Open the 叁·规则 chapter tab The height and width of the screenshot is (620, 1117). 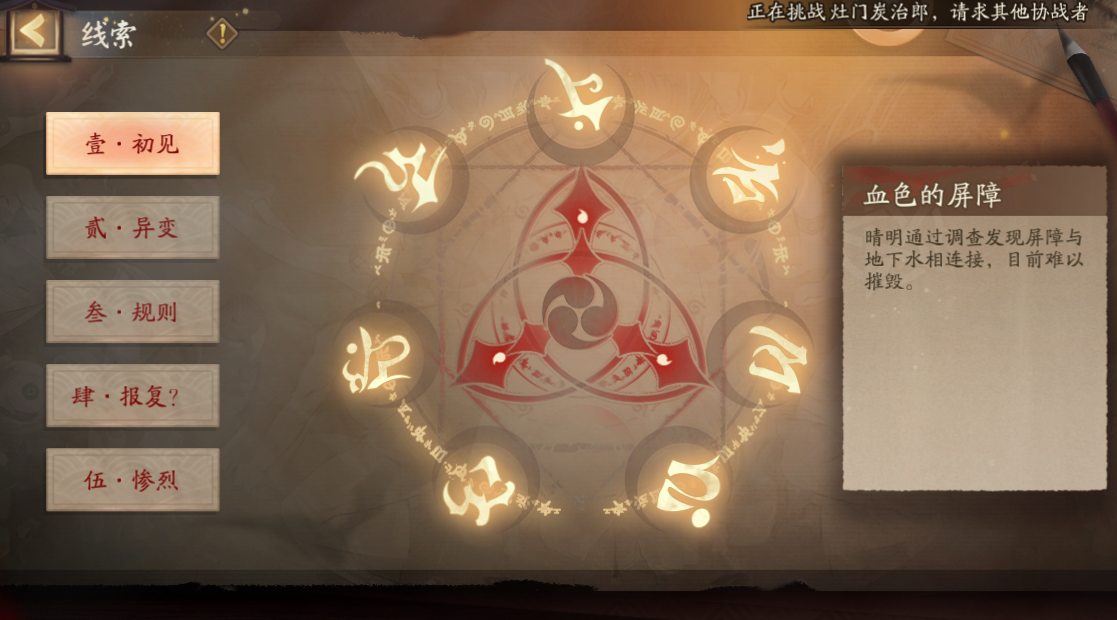tap(132, 312)
